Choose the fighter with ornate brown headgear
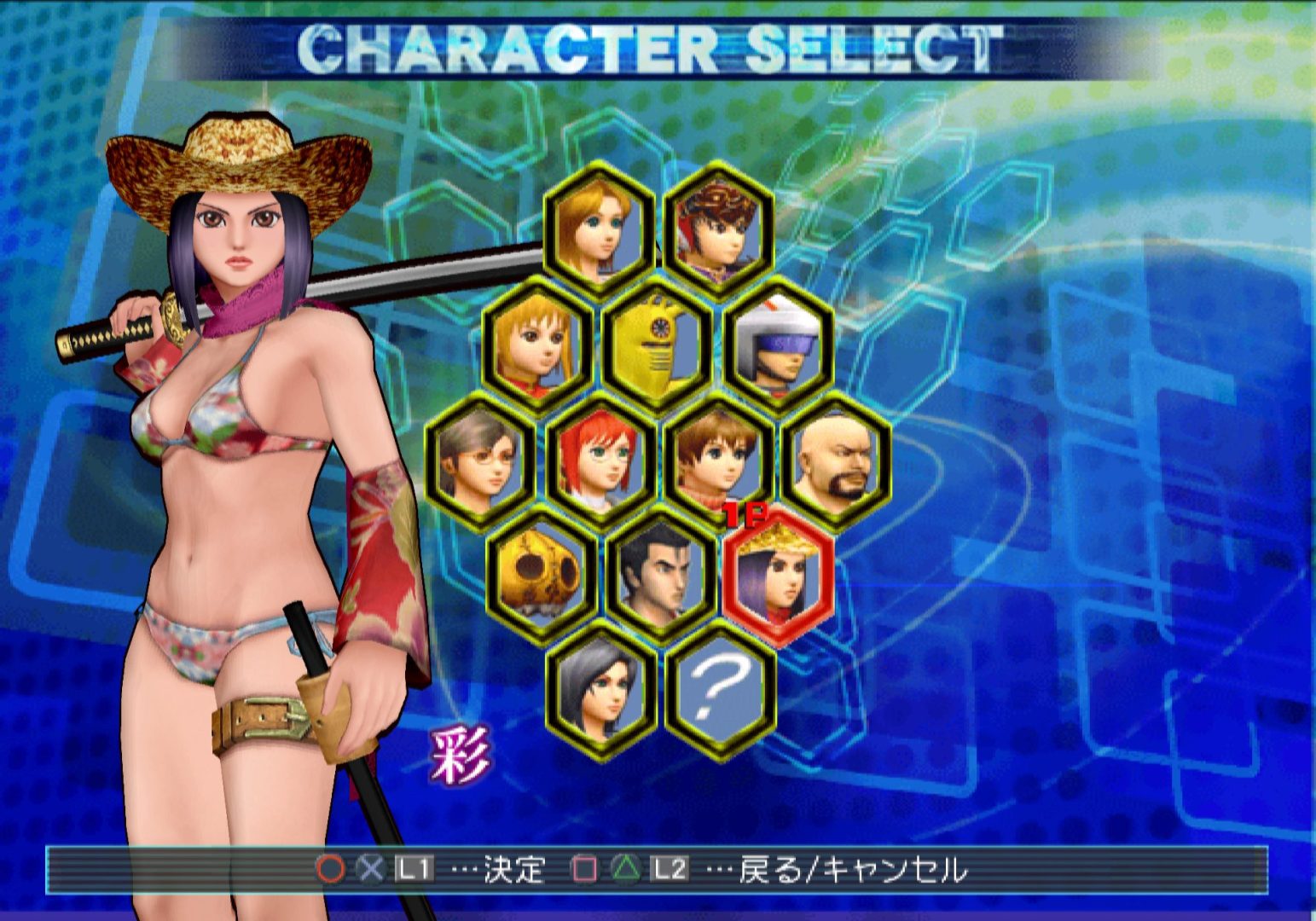 click(719, 226)
